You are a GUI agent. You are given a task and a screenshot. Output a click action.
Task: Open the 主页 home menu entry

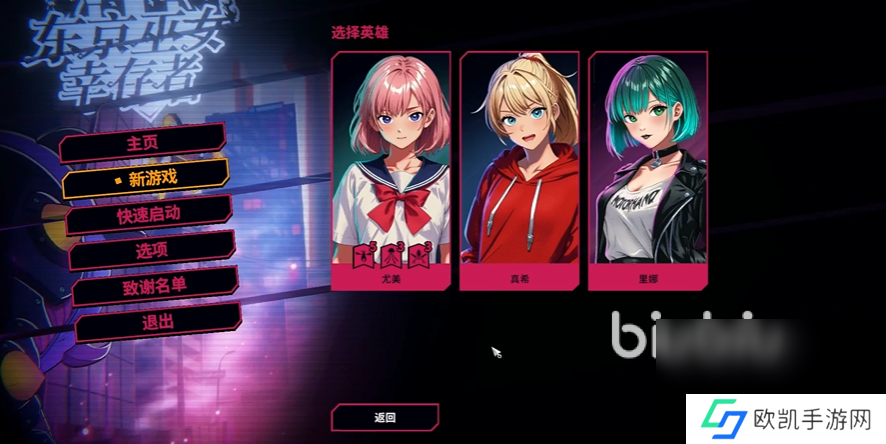143,143
